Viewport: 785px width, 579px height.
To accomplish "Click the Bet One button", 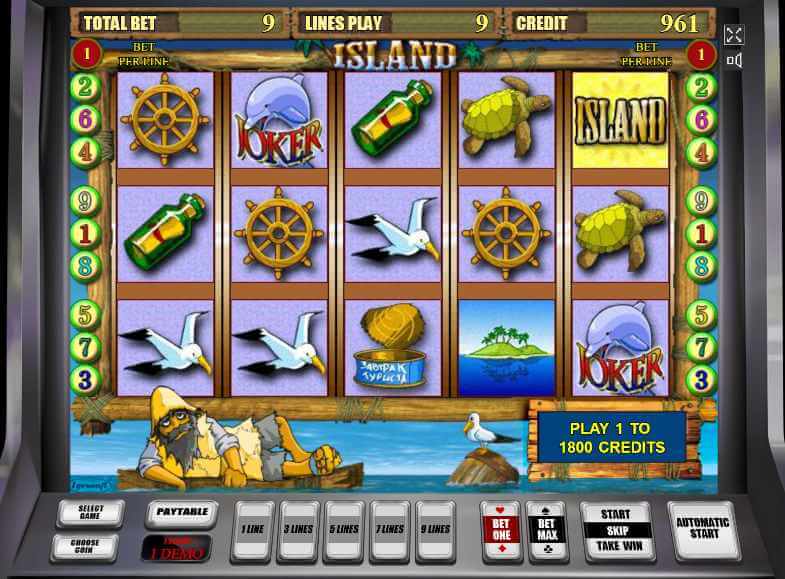I will [500, 530].
